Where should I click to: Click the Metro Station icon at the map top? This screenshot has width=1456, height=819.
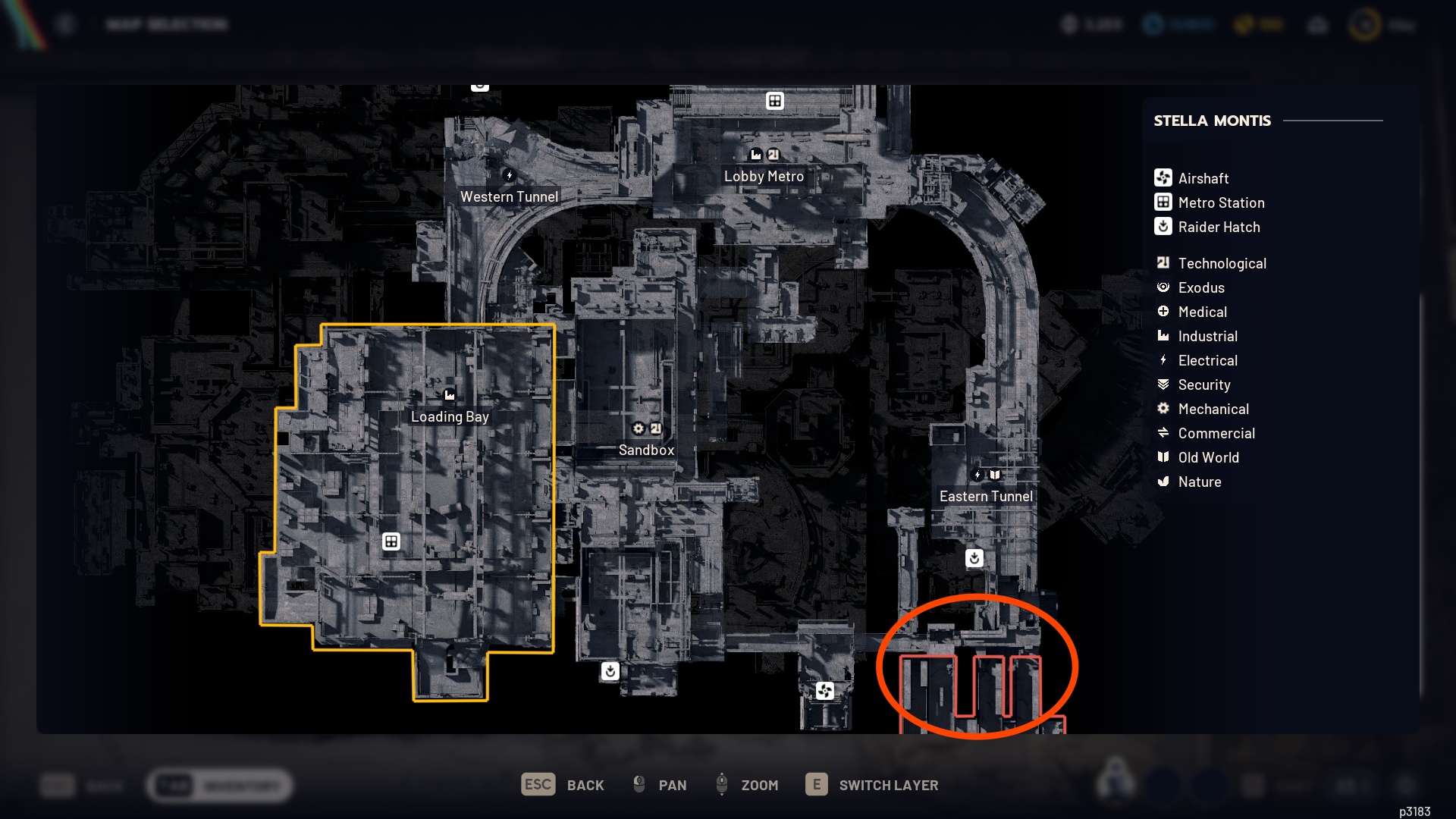[775, 99]
